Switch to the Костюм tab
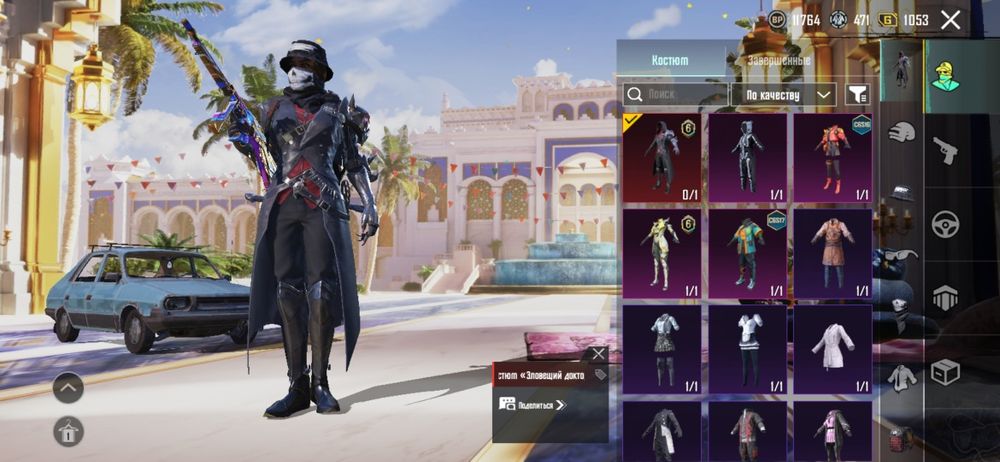This screenshot has height=462, width=1000. coord(670,61)
